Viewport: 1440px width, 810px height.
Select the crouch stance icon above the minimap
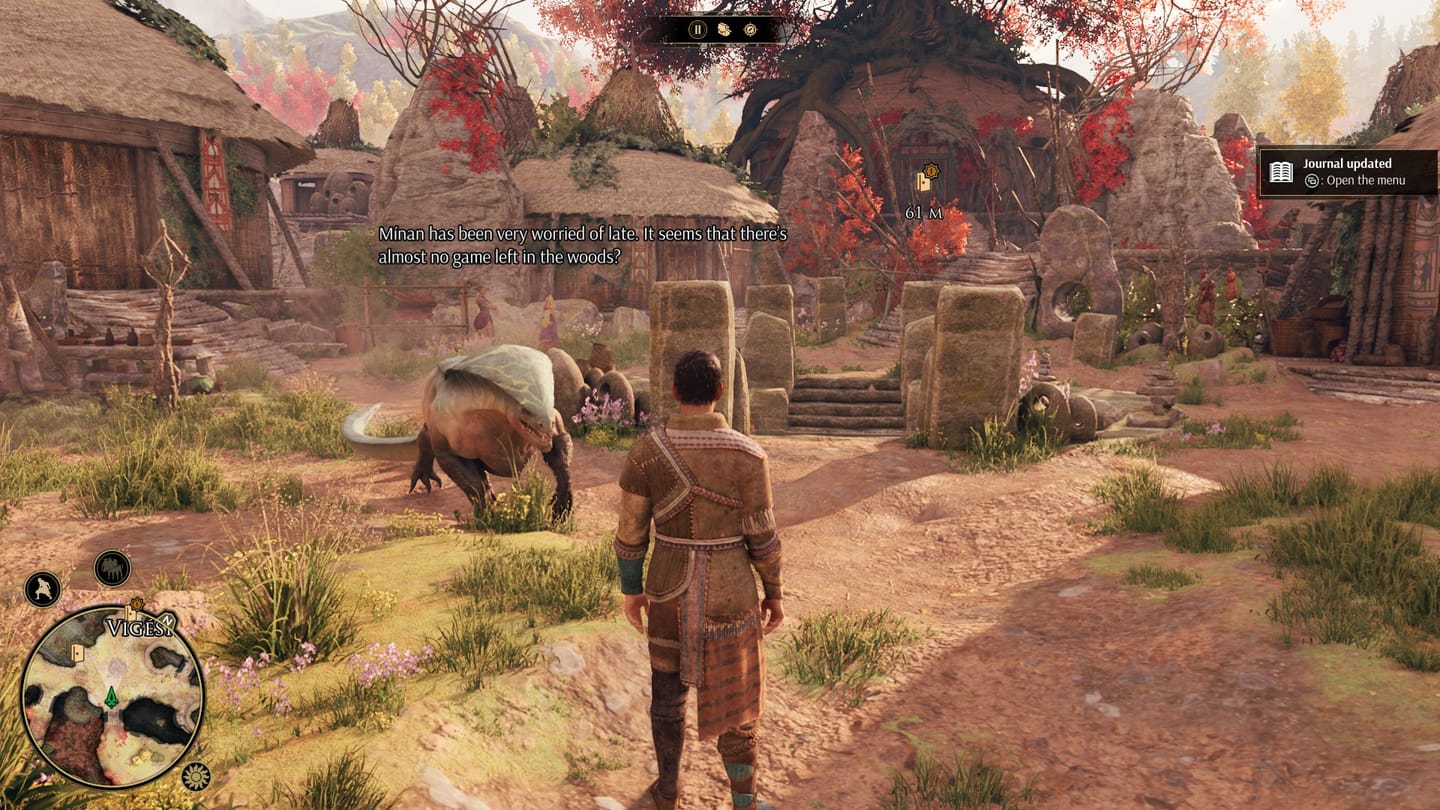point(41,588)
